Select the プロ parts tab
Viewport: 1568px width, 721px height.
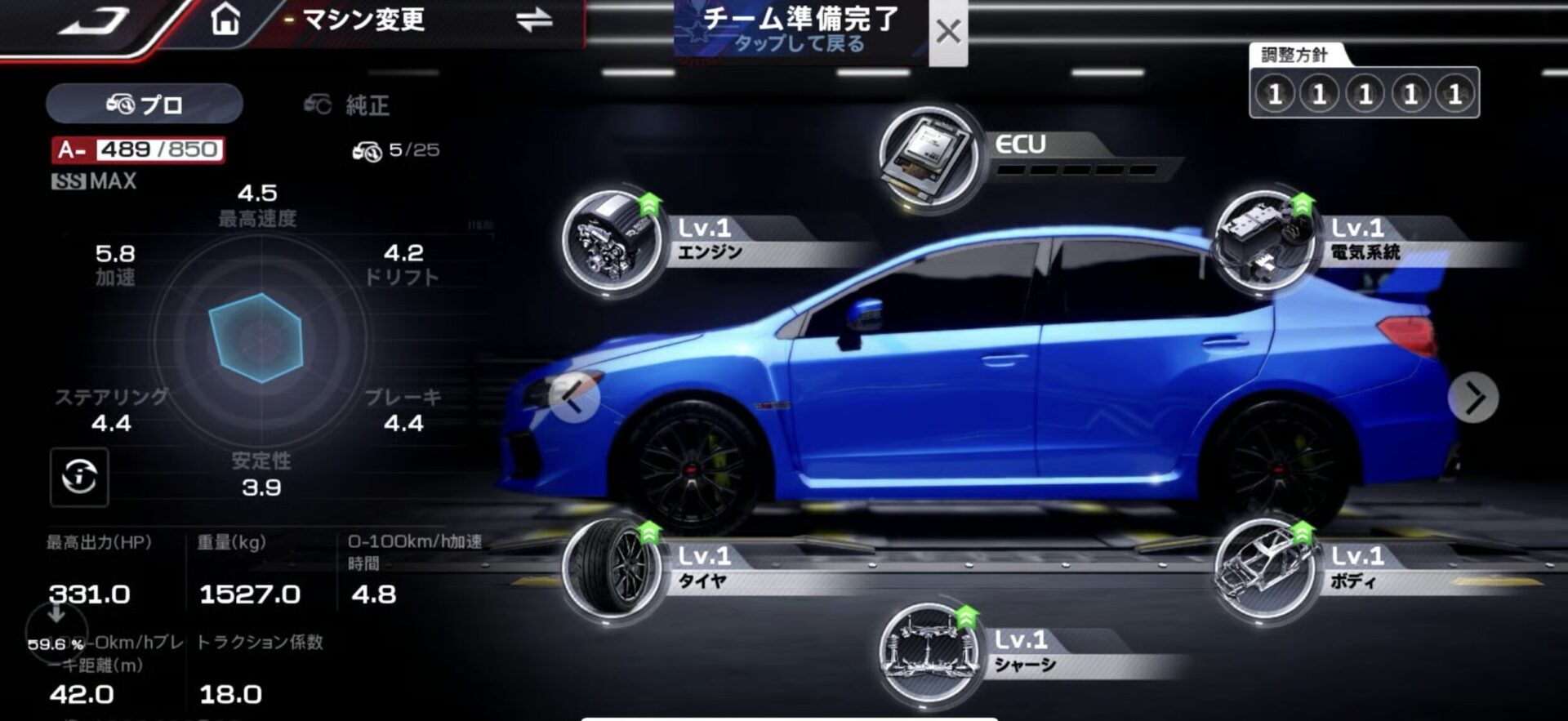[x=143, y=103]
